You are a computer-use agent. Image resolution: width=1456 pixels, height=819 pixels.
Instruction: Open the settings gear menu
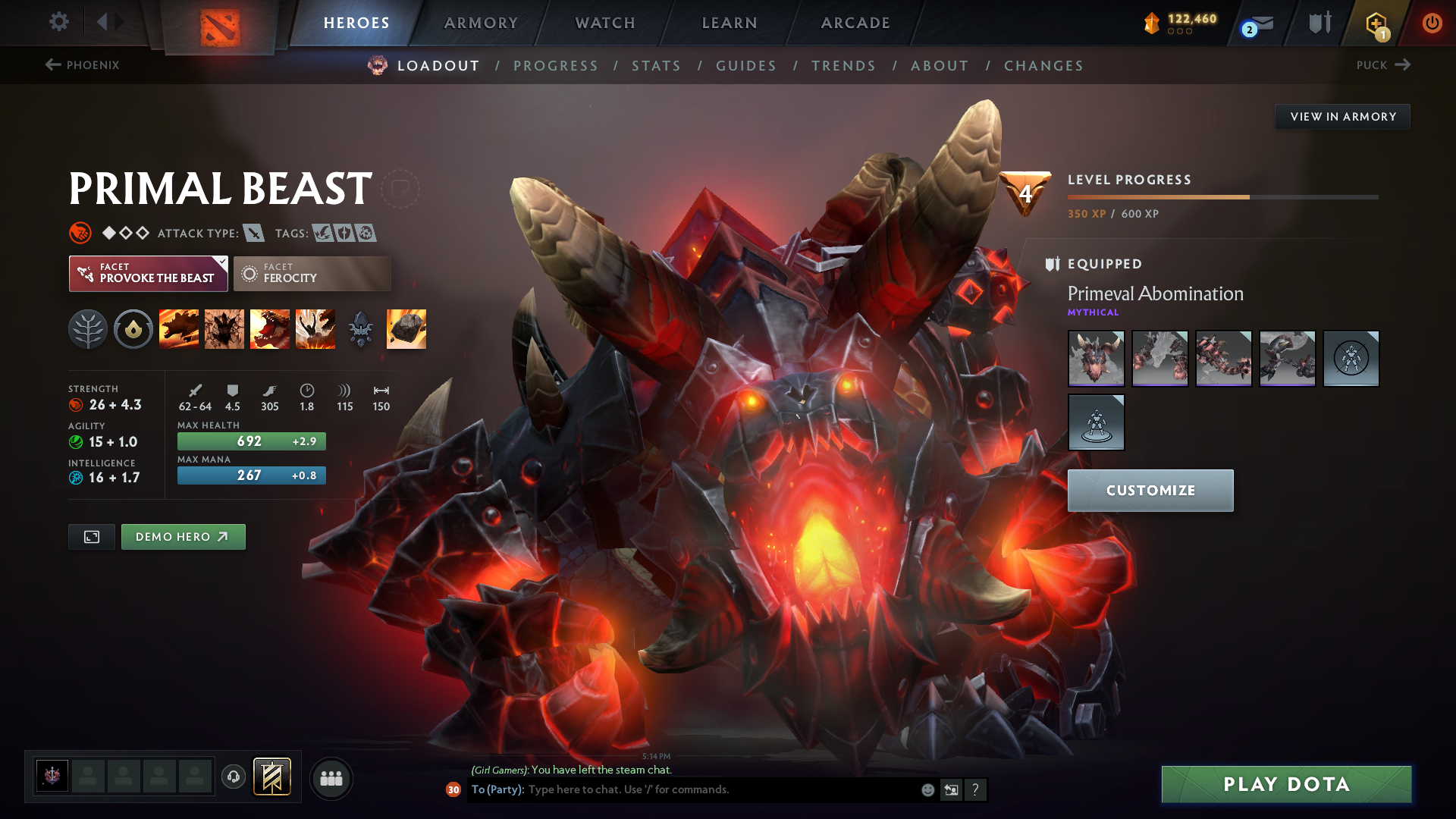pyautogui.click(x=58, y=23)
